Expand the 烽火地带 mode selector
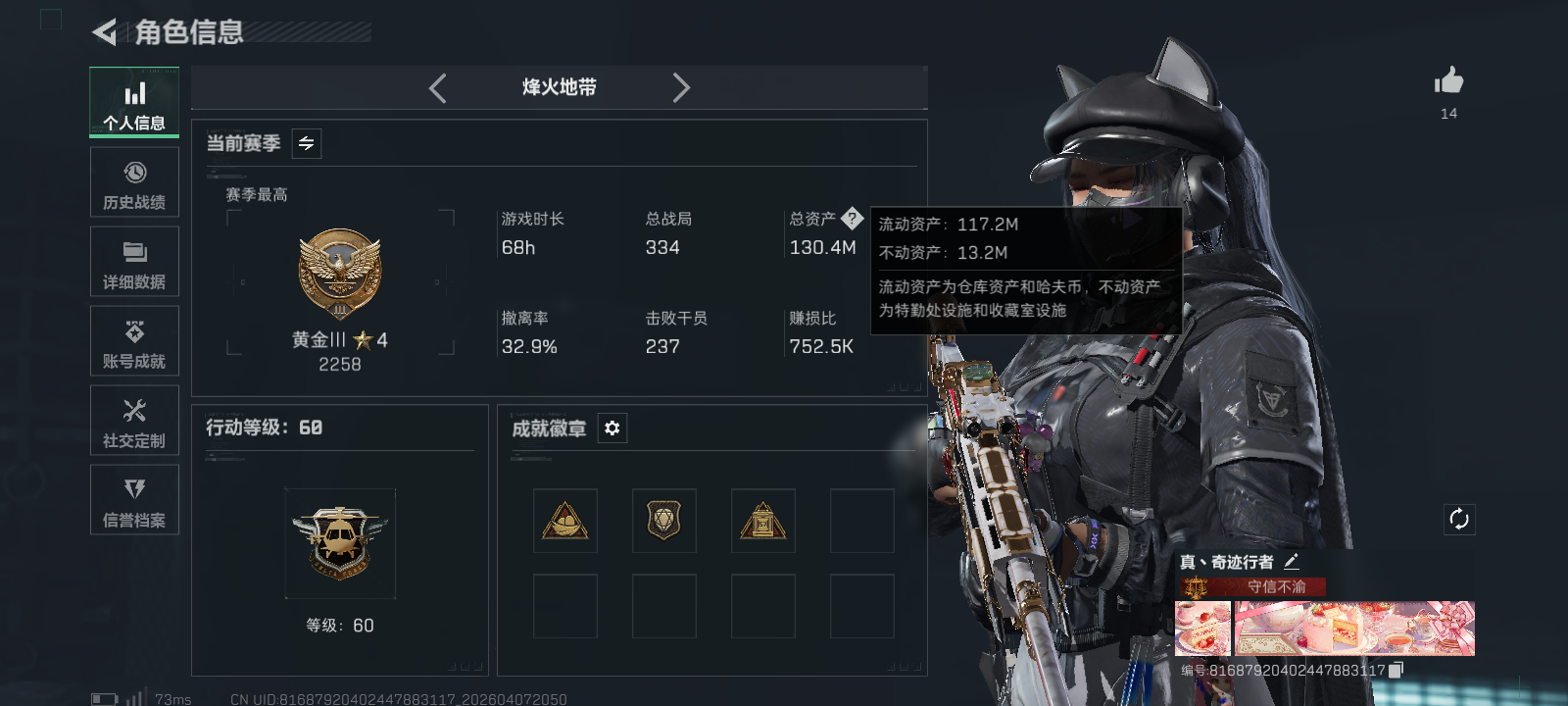The image size is (1568, 706). 558,87
